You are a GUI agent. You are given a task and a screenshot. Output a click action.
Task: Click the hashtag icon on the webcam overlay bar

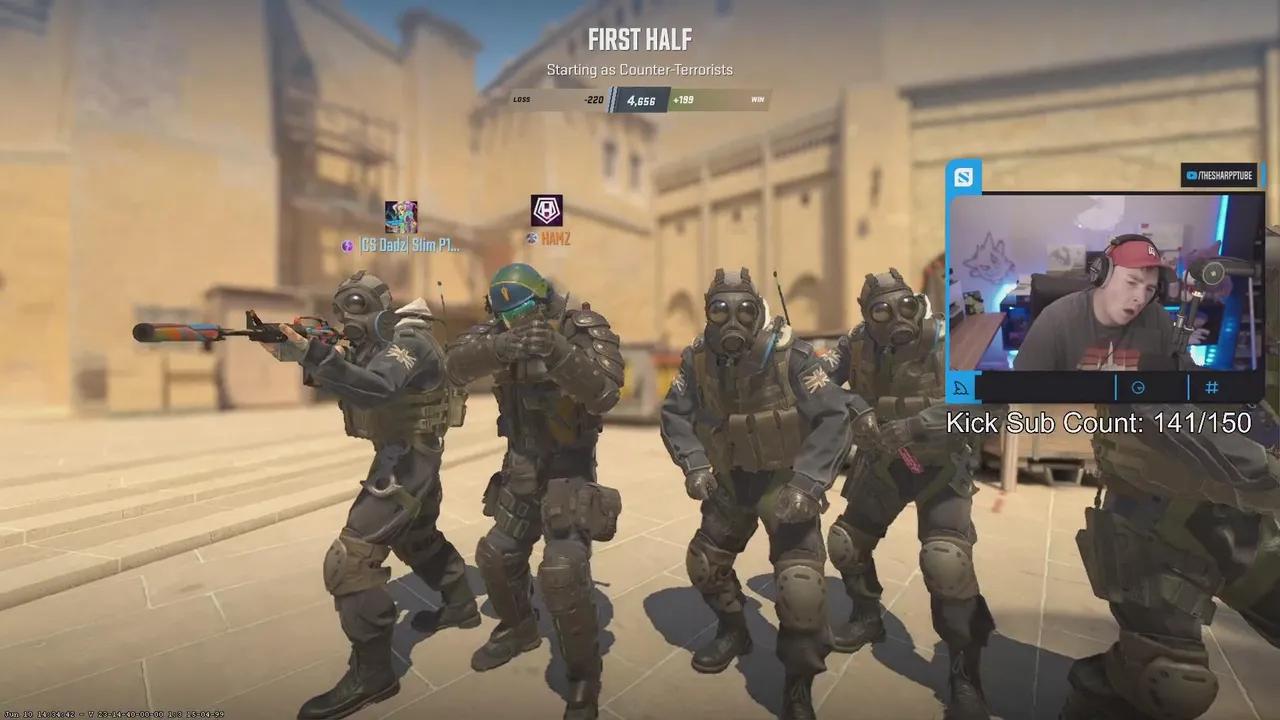[x=1212, y=388]
